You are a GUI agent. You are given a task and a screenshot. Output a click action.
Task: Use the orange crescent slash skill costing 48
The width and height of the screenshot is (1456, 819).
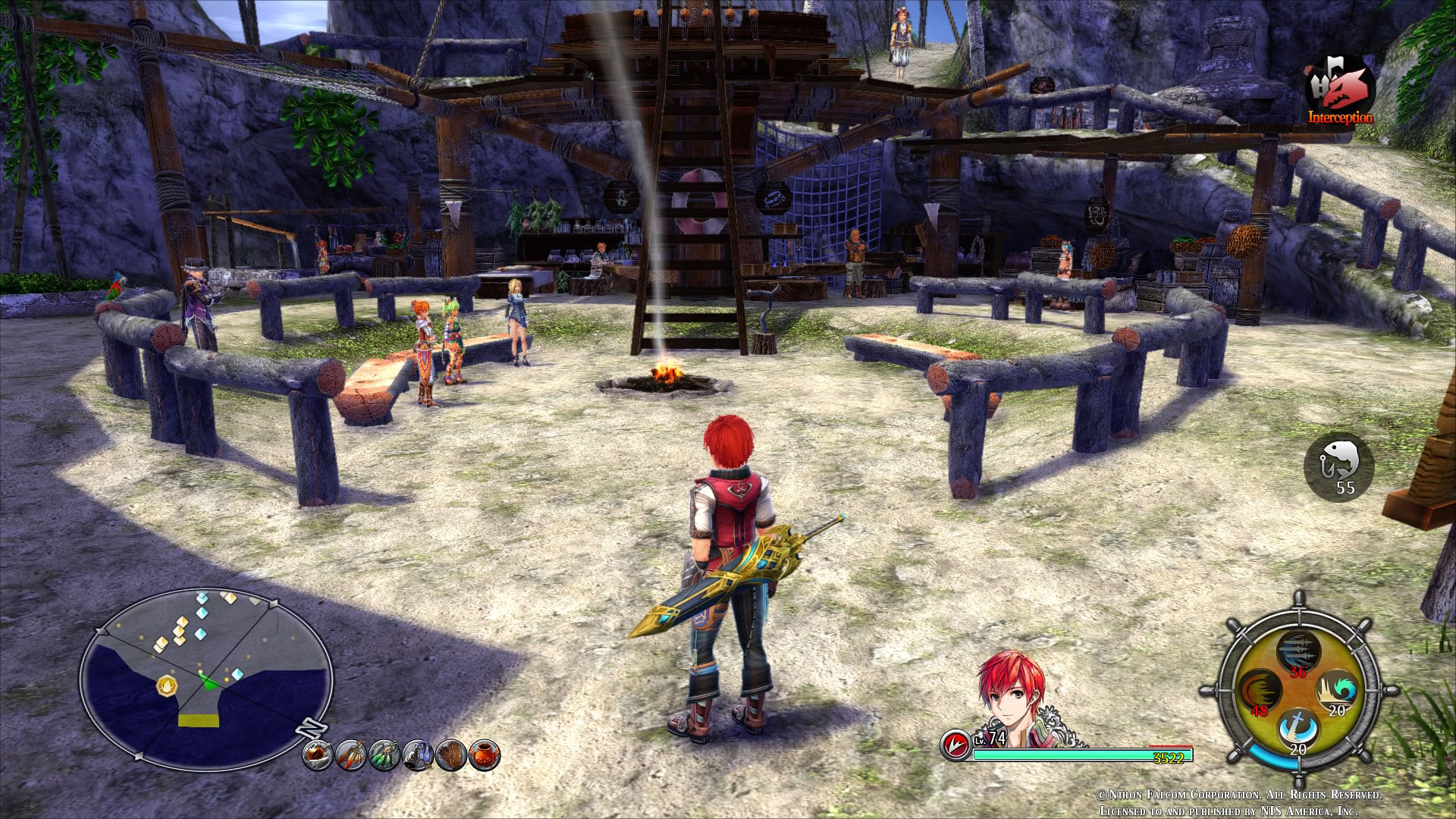click(x=1260, y=691)
